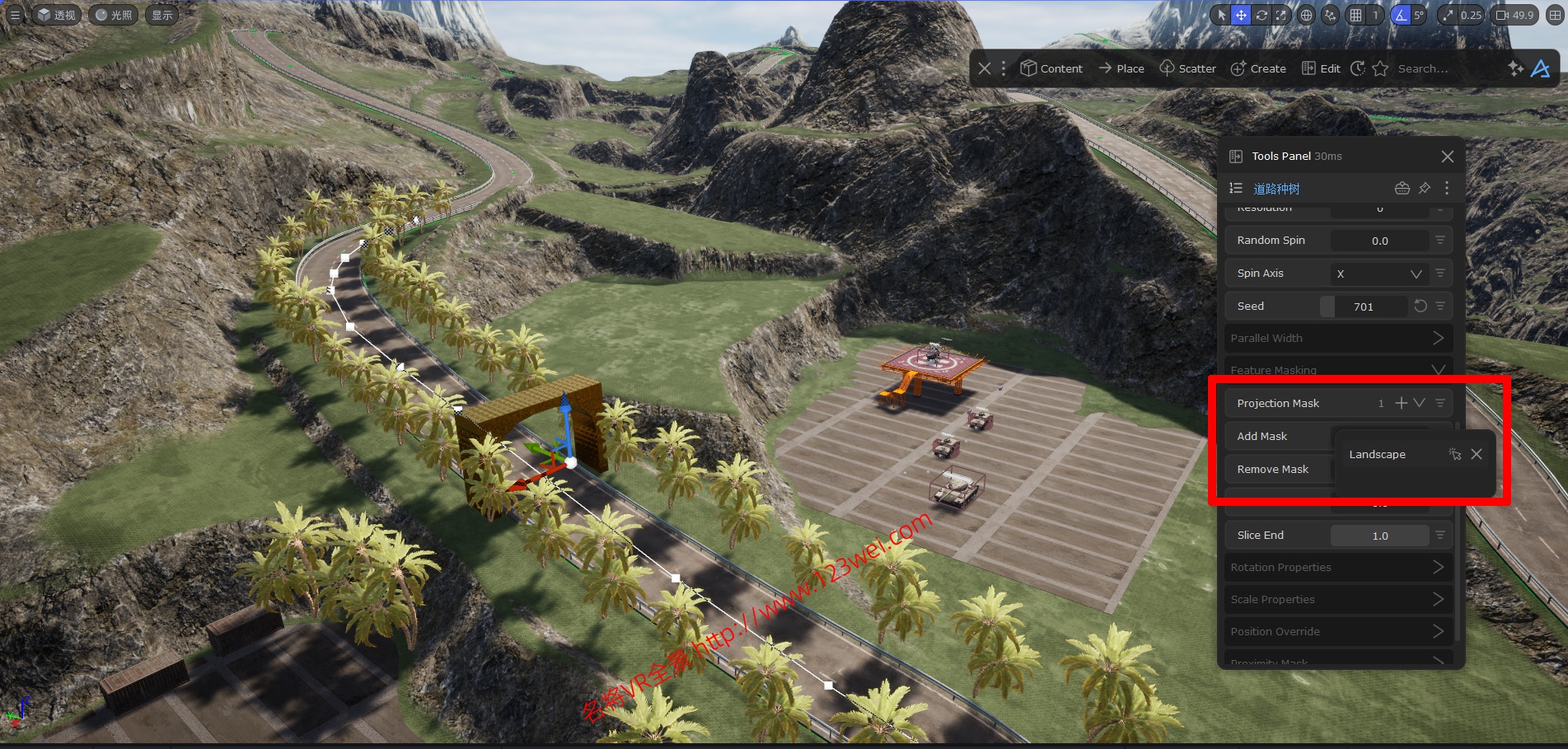Edit the Seed value field
This screenshot has height=749, width=1568.
[x=1364, y=307]
